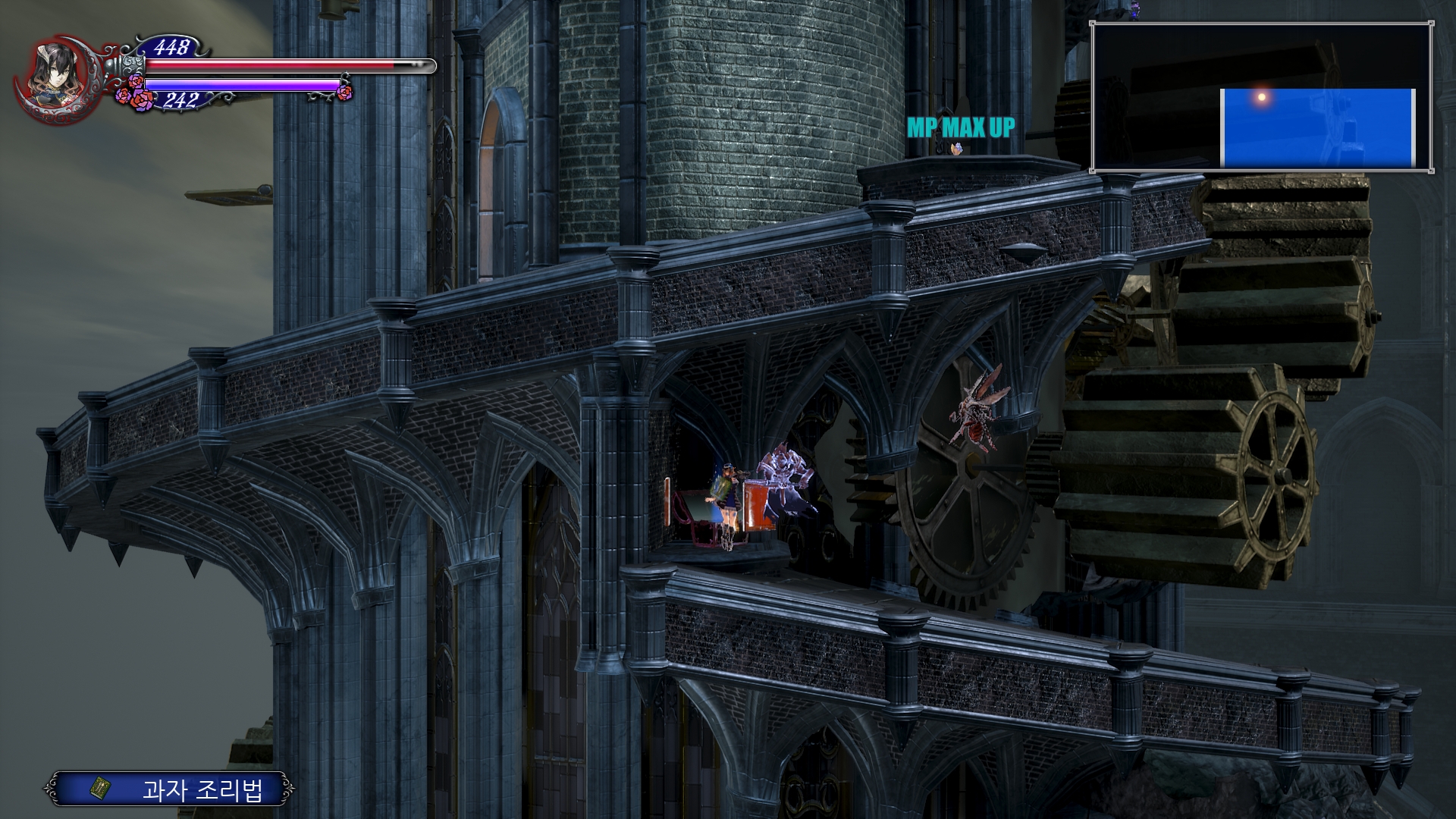Viewport: 1456px width, 819px height.
Task: Open the 과자 조리법 item notification
Action: pos(169,789)
